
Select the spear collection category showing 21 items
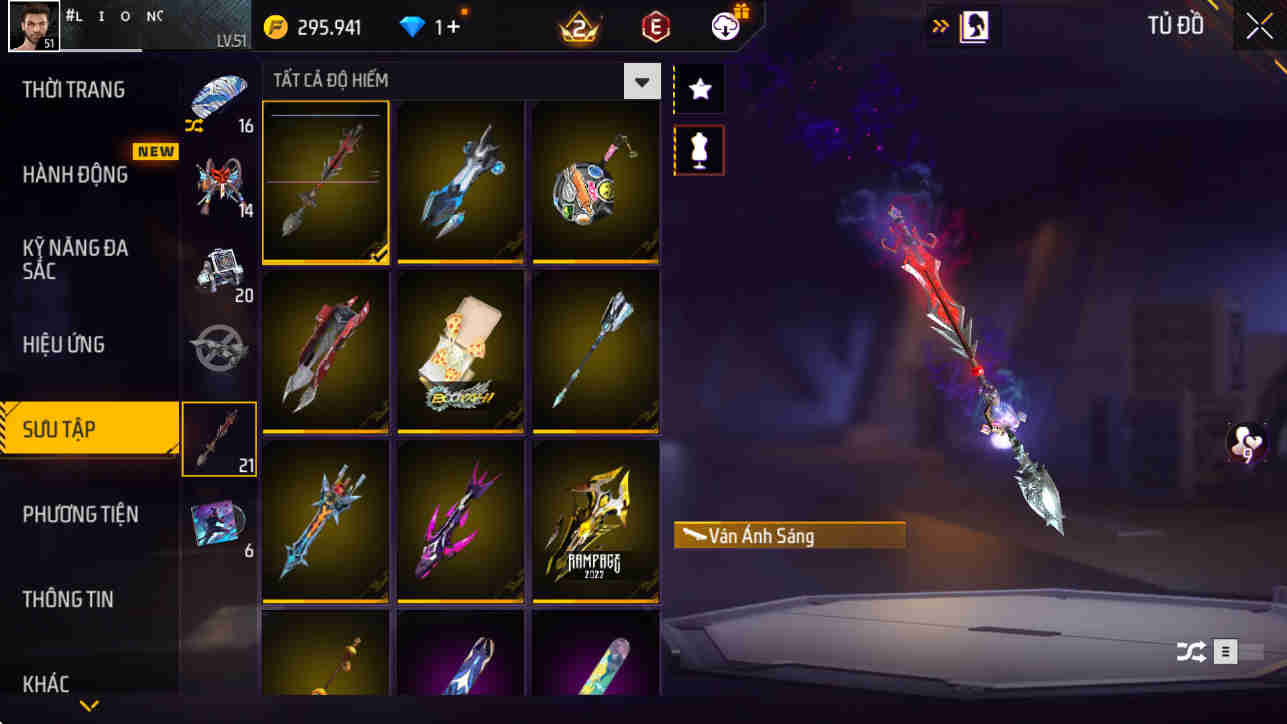[x=219, y=438]
